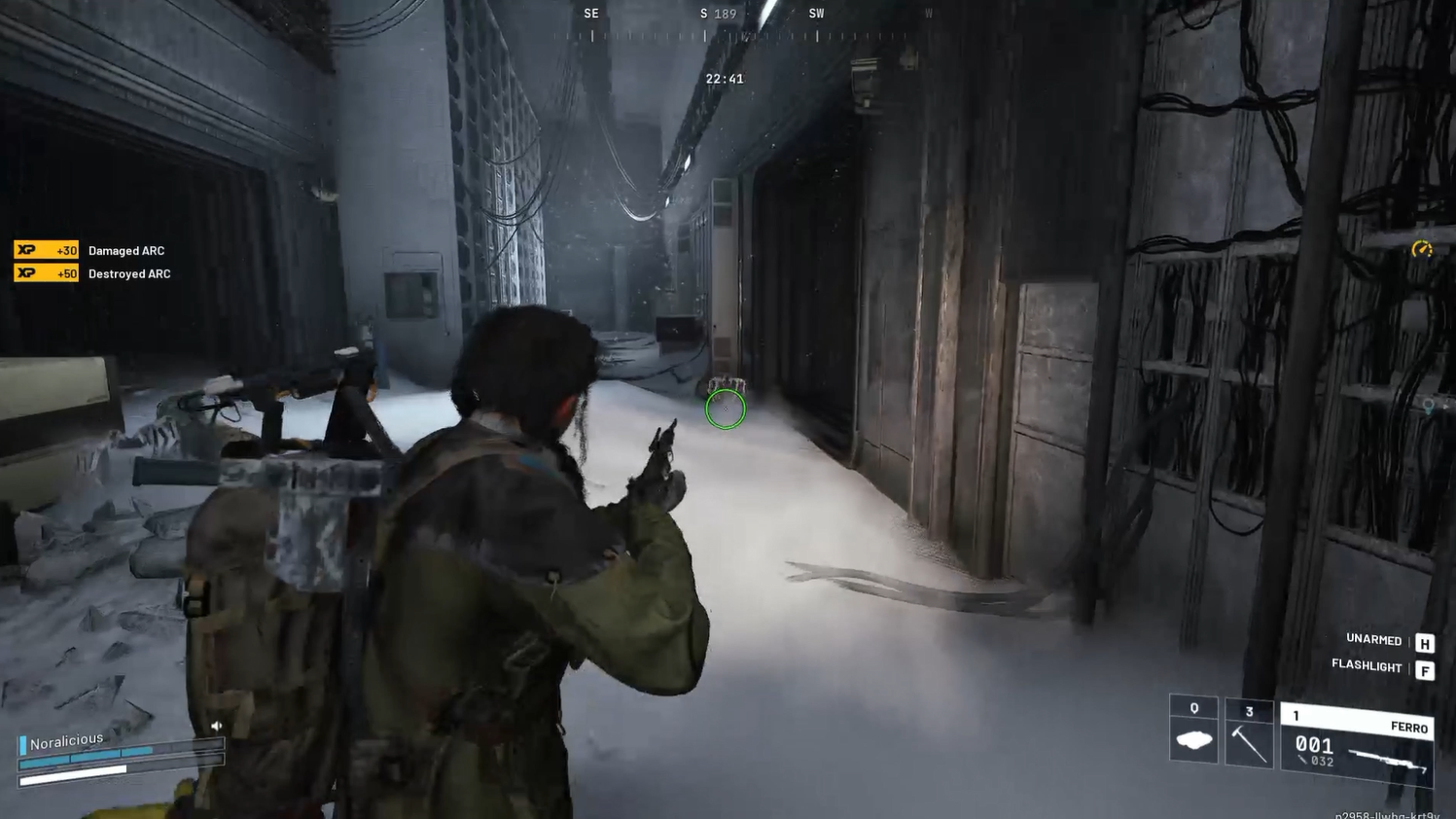Click the circular gadget icon on the right edge
This screenshot has width=1456, height=819.
(1421, 250)
